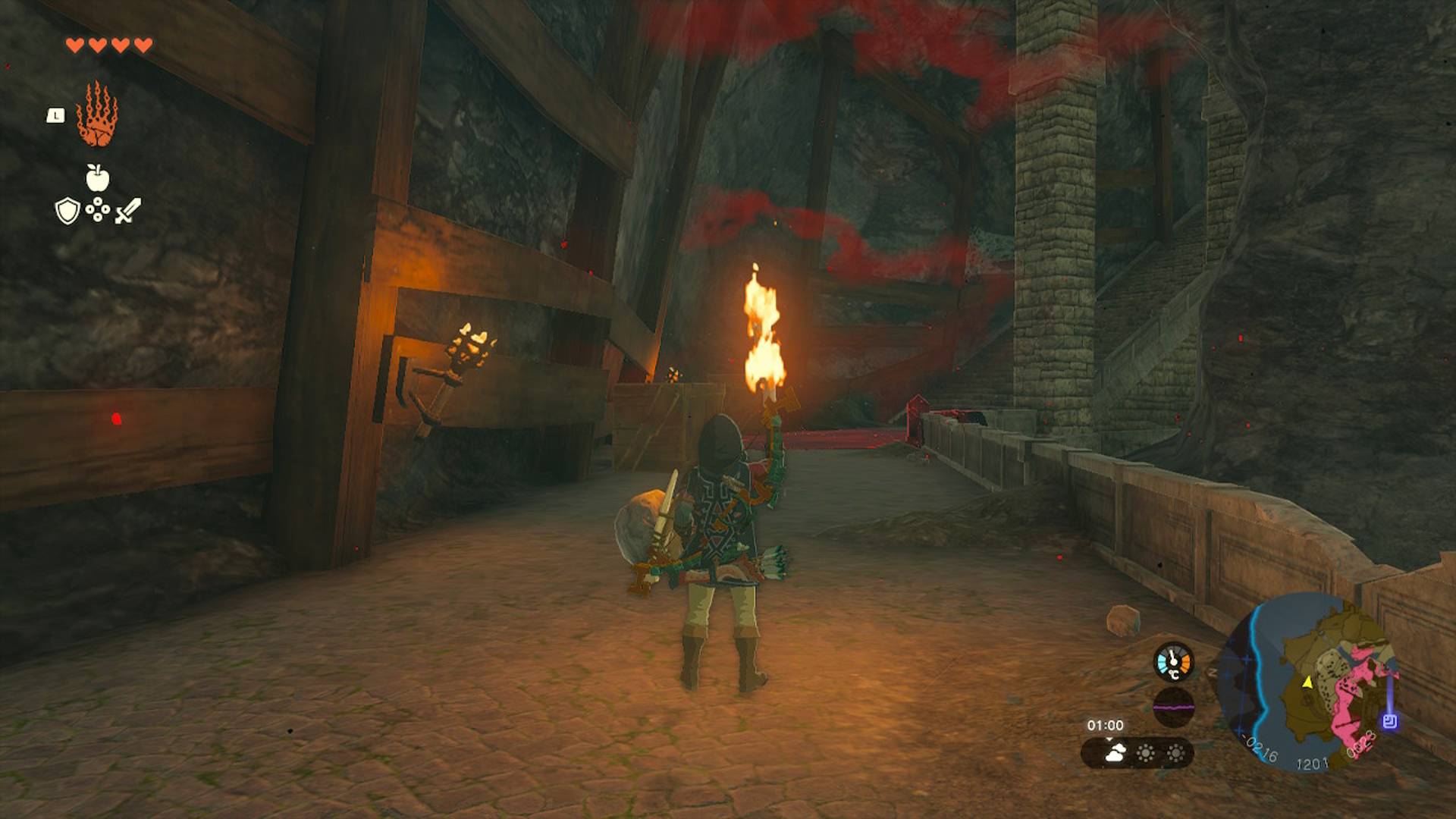Click the cloudy weather forecast symbol
Screen dimensions: 1456x819
click(x=1115, y=753)
